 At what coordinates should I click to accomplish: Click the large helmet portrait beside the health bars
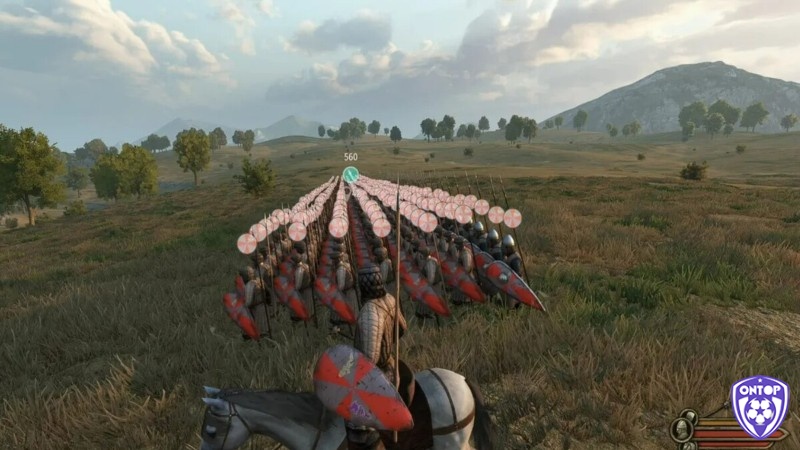coord(683,429)
